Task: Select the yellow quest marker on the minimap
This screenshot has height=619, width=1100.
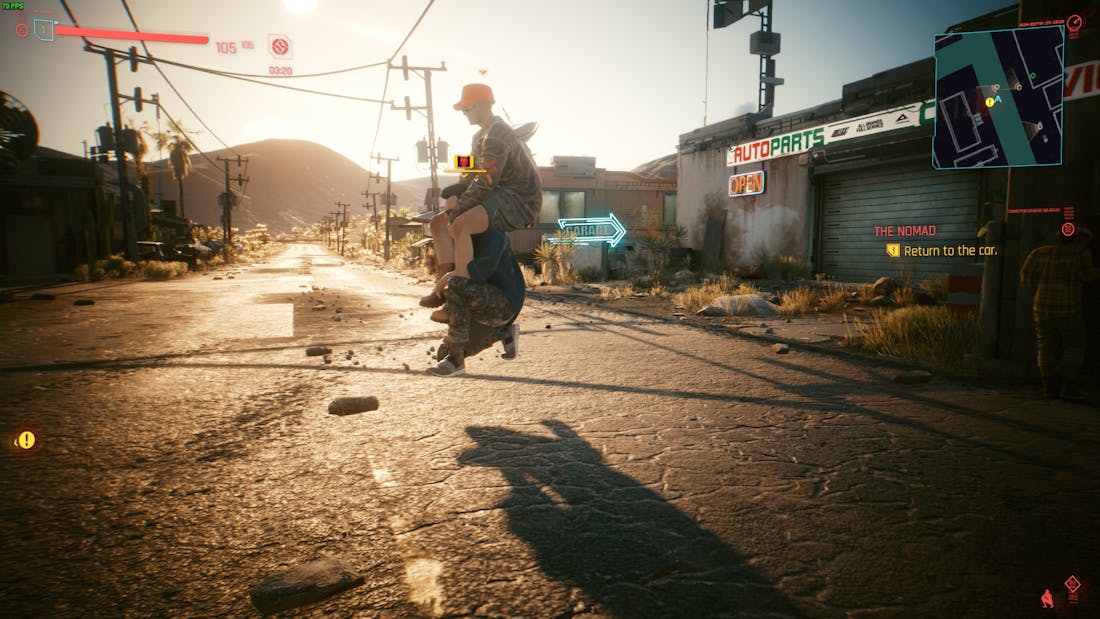Action: point(990,102)
